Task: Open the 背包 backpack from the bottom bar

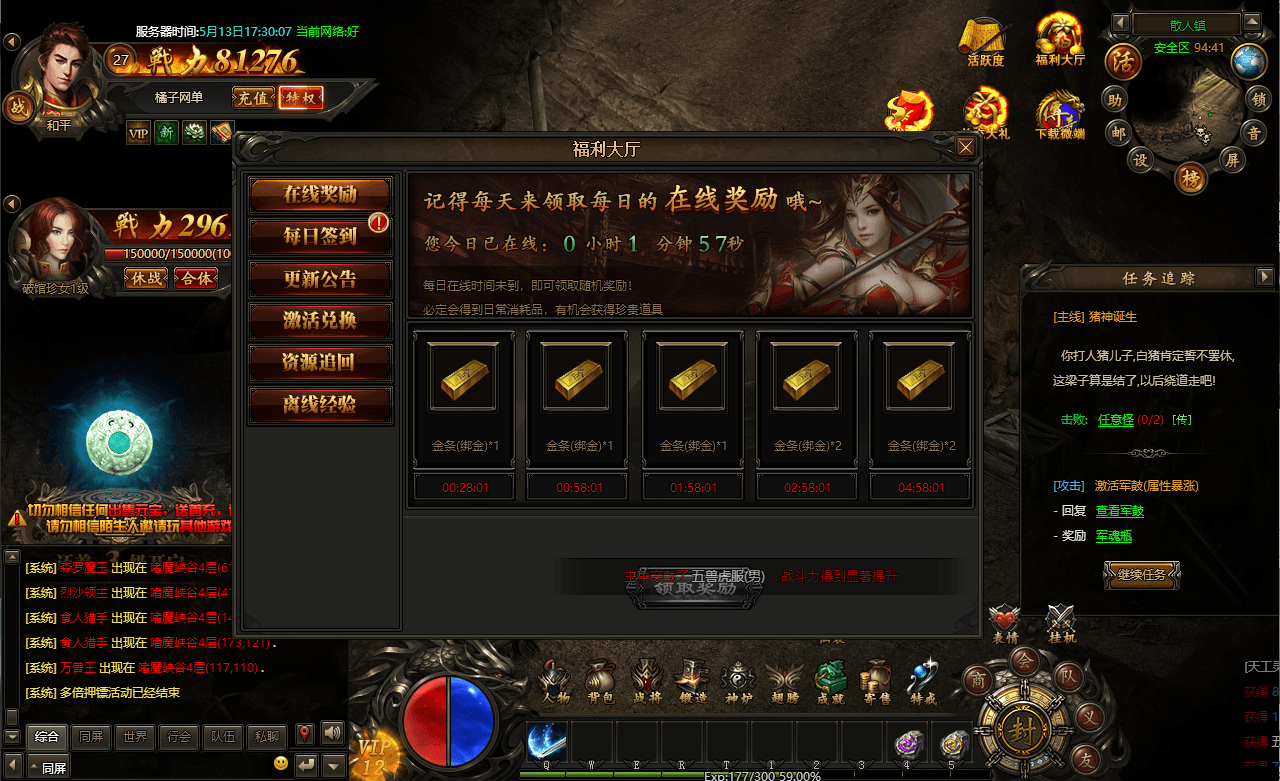Action: [600, 681]
